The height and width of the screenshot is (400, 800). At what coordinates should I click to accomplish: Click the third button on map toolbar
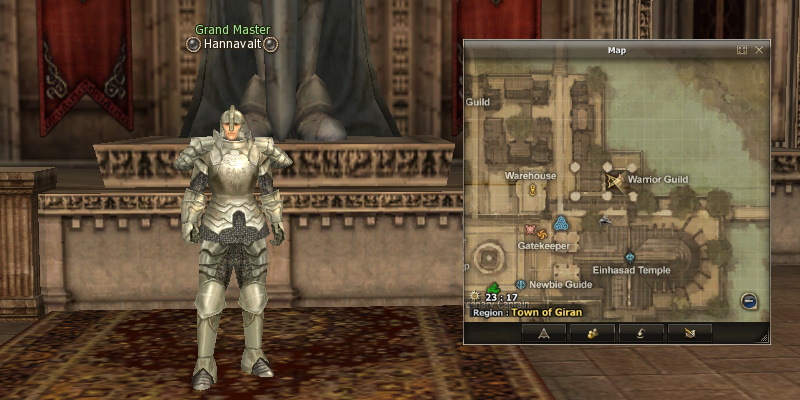641,333
